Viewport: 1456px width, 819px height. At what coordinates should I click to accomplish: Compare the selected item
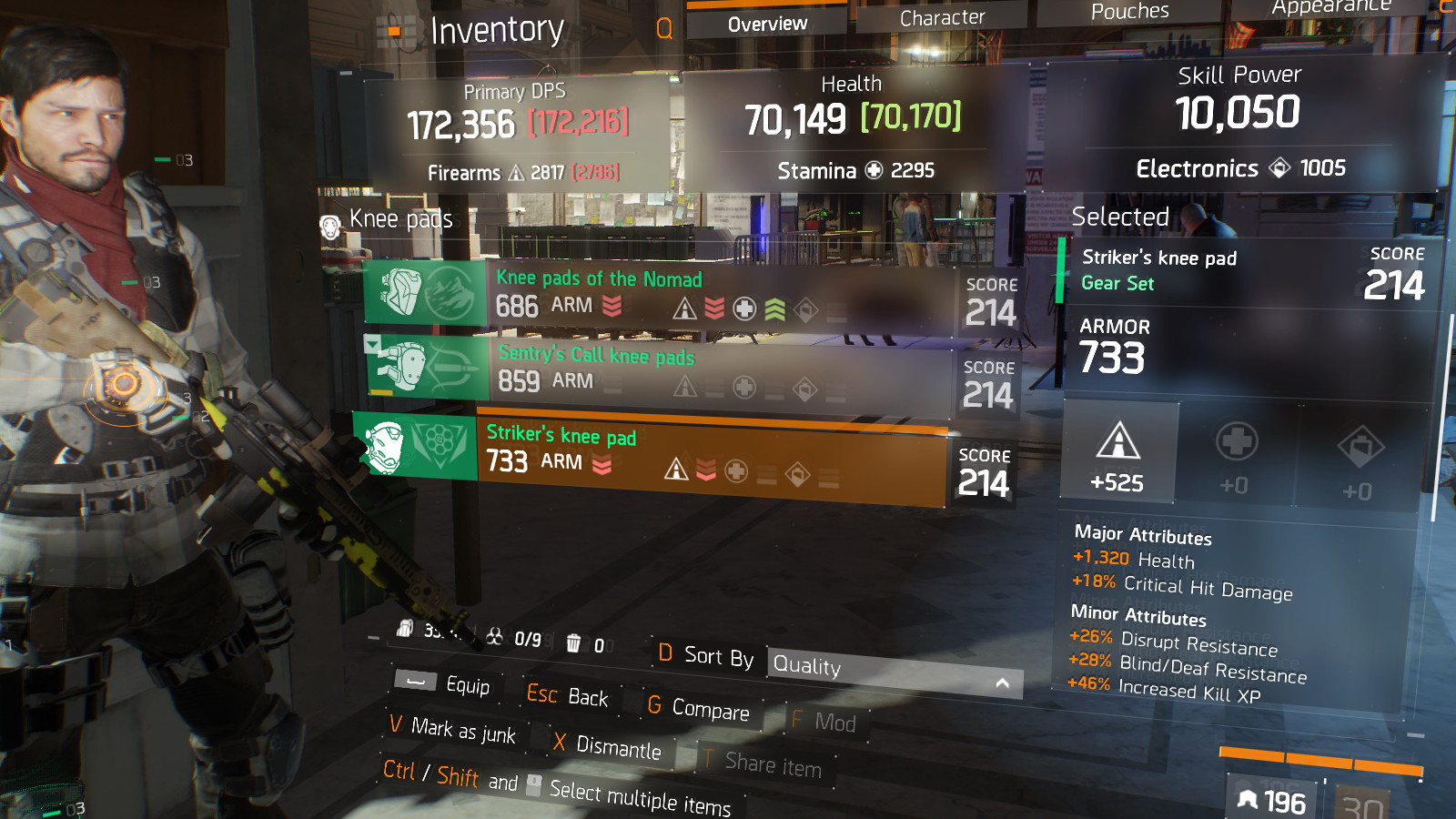tap(699, 708)
